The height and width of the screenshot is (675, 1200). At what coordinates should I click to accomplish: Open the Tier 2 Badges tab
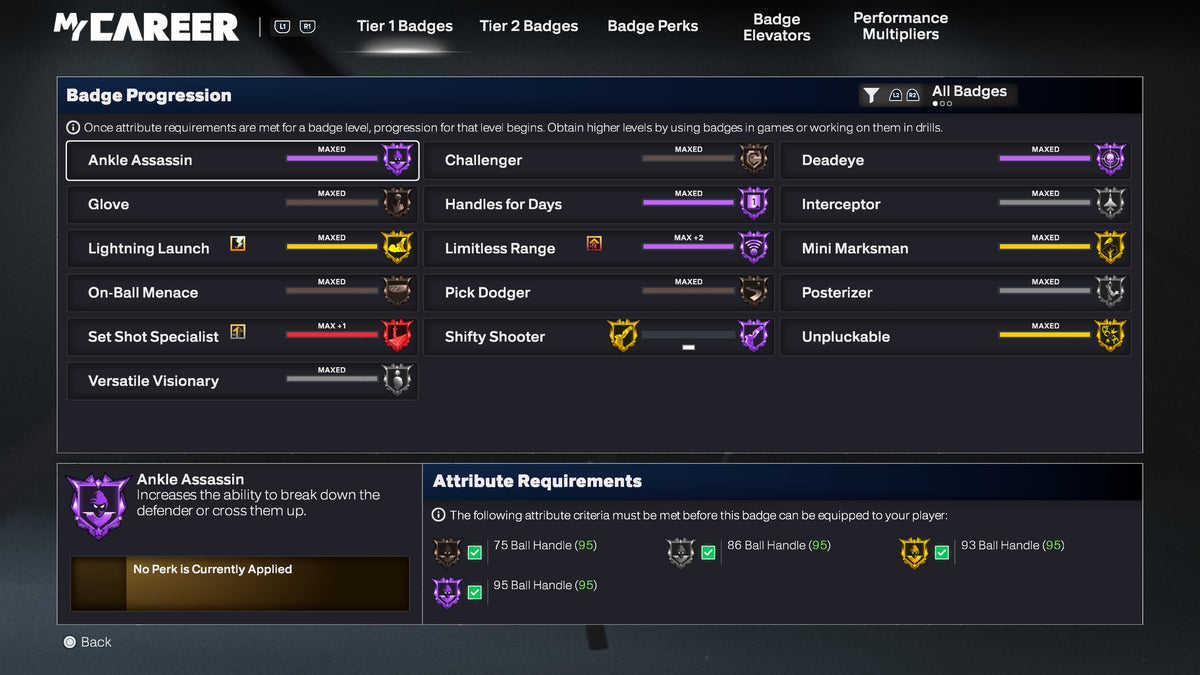click(x=528, y=26)
